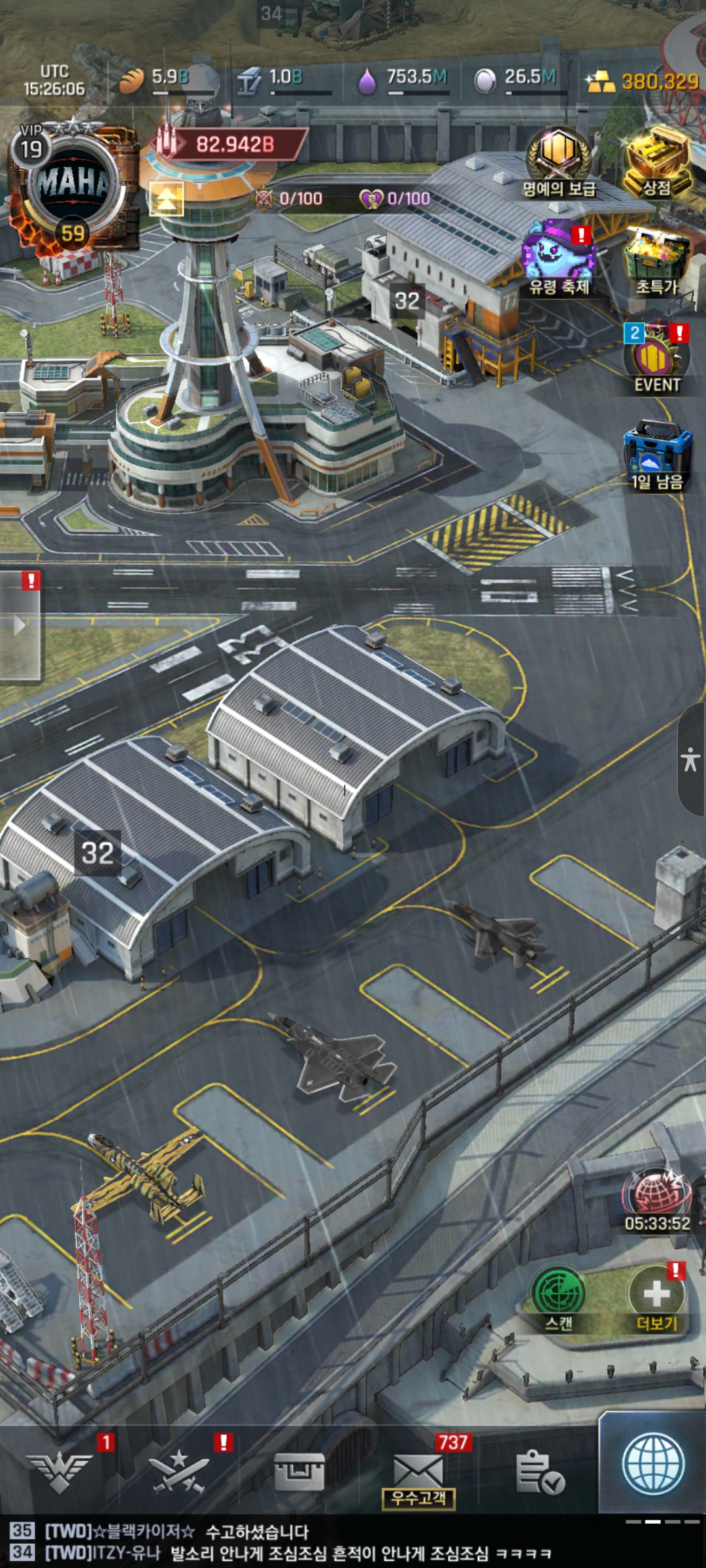Open the 명예의 보급 honor supply icon
Screen dimensions: 706x1568
point(559,160)
